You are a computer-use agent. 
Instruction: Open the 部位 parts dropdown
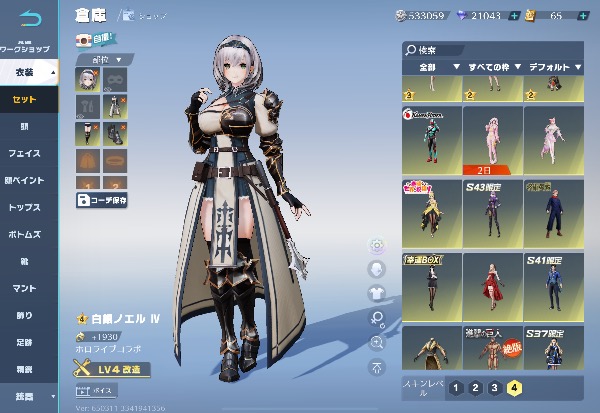[101, 59]
